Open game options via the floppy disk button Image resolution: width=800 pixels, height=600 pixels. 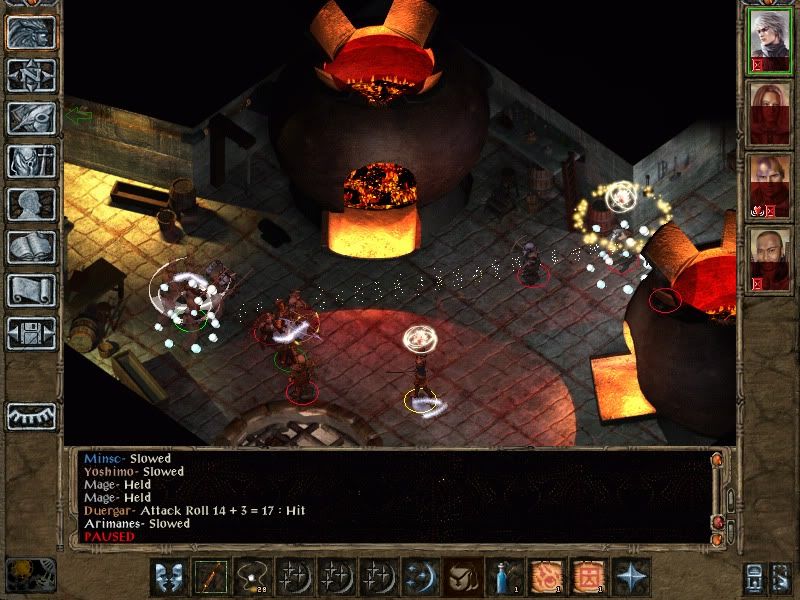(30, 332)
